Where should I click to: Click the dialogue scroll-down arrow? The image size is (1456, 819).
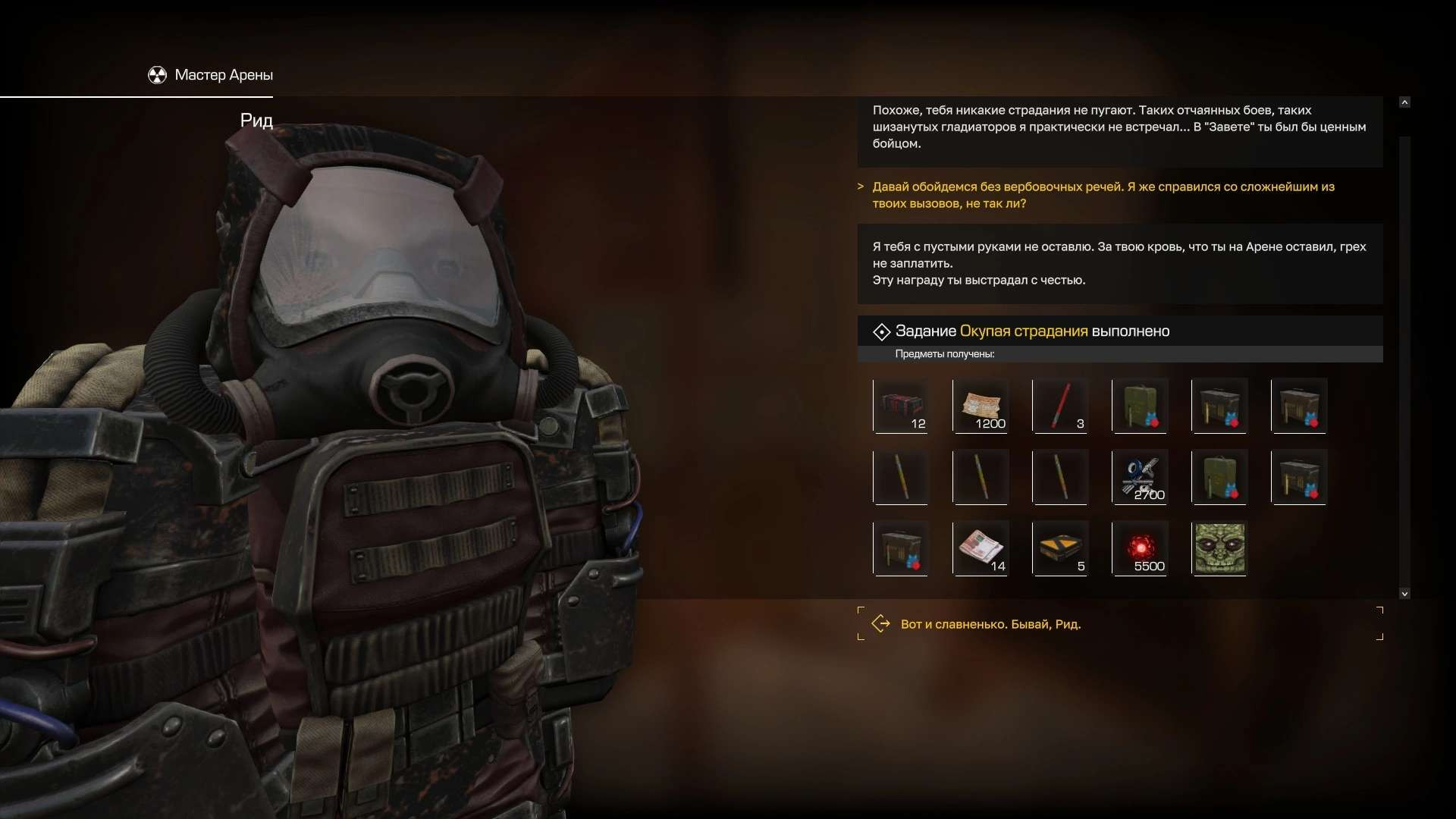coord(1404,594)
